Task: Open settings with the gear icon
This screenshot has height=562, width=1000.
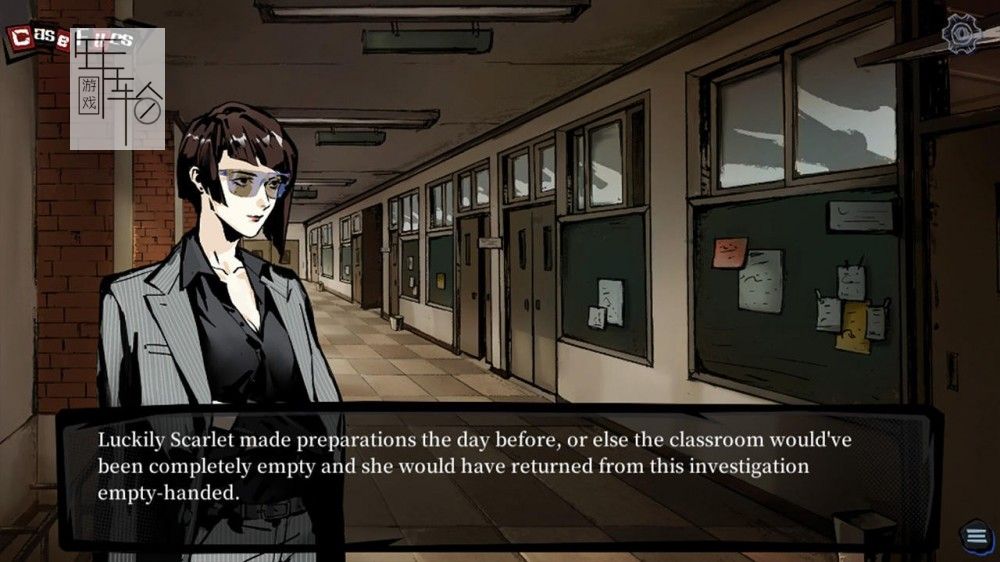Action: click(962, 36)
